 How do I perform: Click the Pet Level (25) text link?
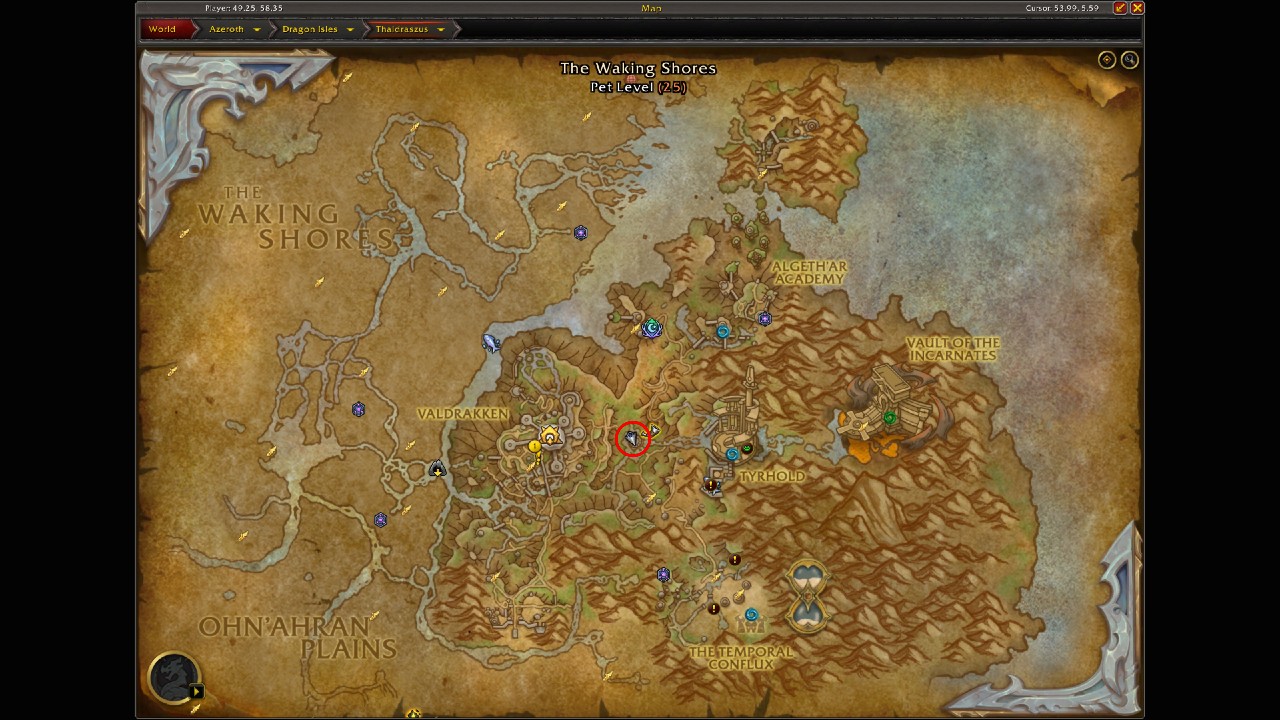tap(639, 86)
